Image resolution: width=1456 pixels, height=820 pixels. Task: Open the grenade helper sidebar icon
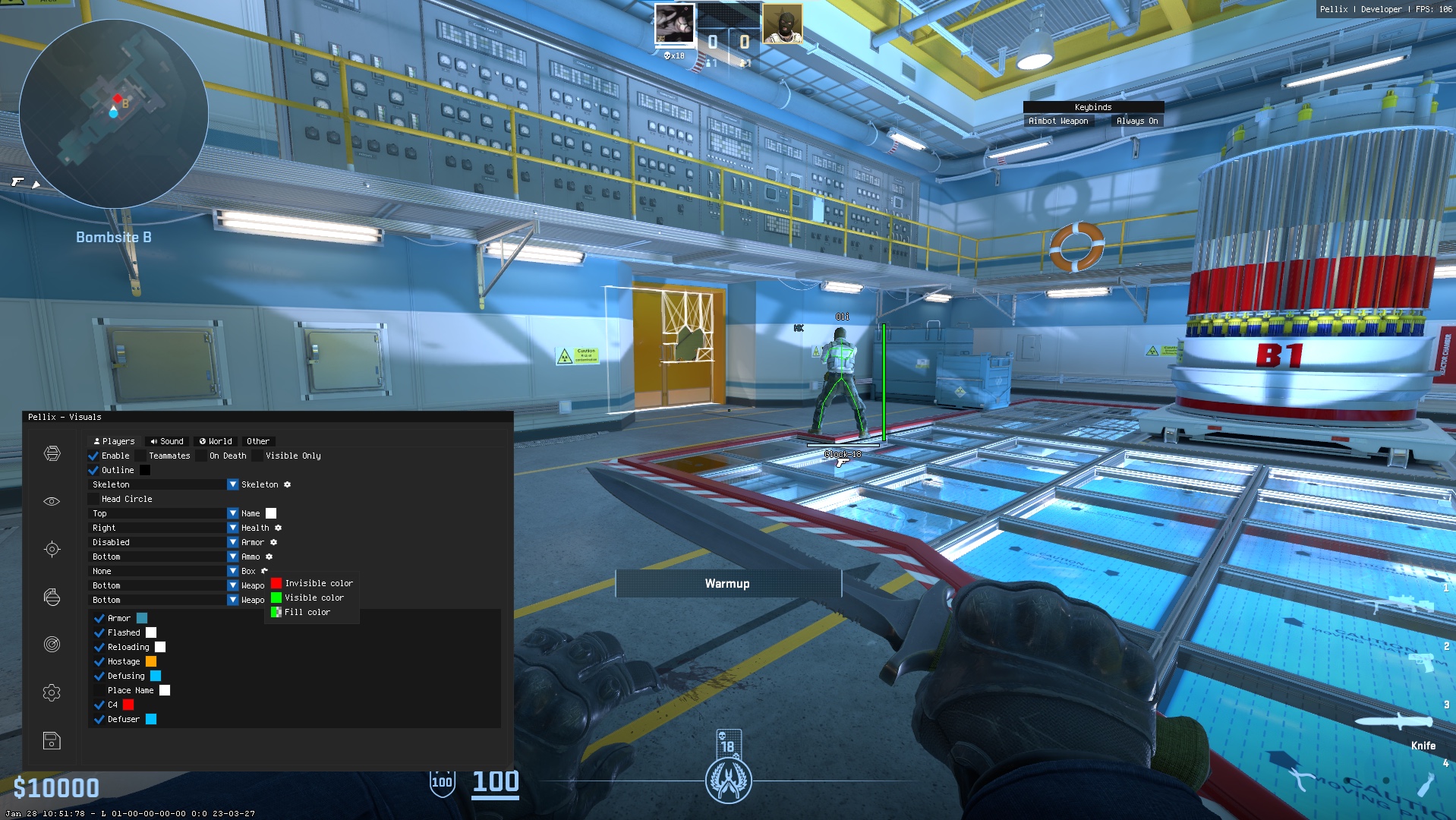pos(52,597)
